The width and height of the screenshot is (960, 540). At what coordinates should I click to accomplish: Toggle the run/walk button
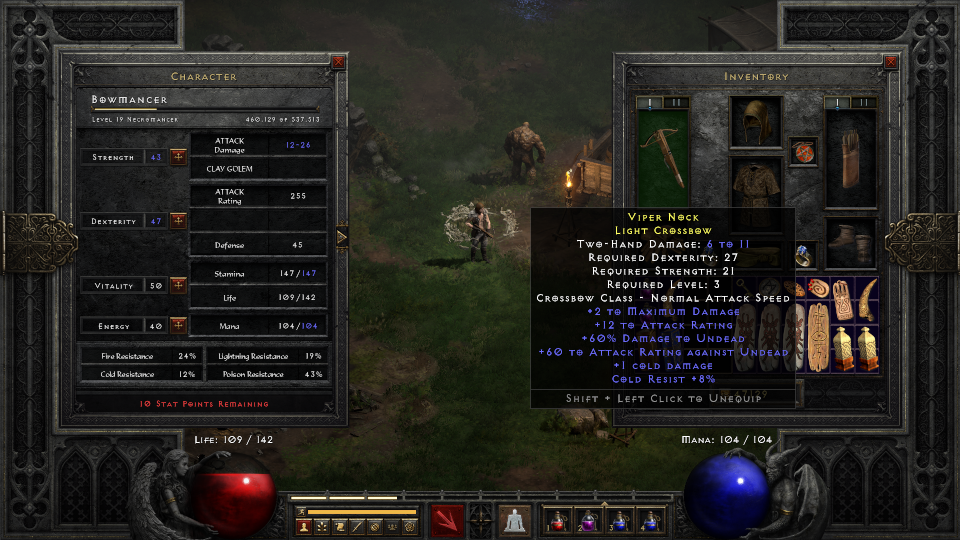(302, 511)
